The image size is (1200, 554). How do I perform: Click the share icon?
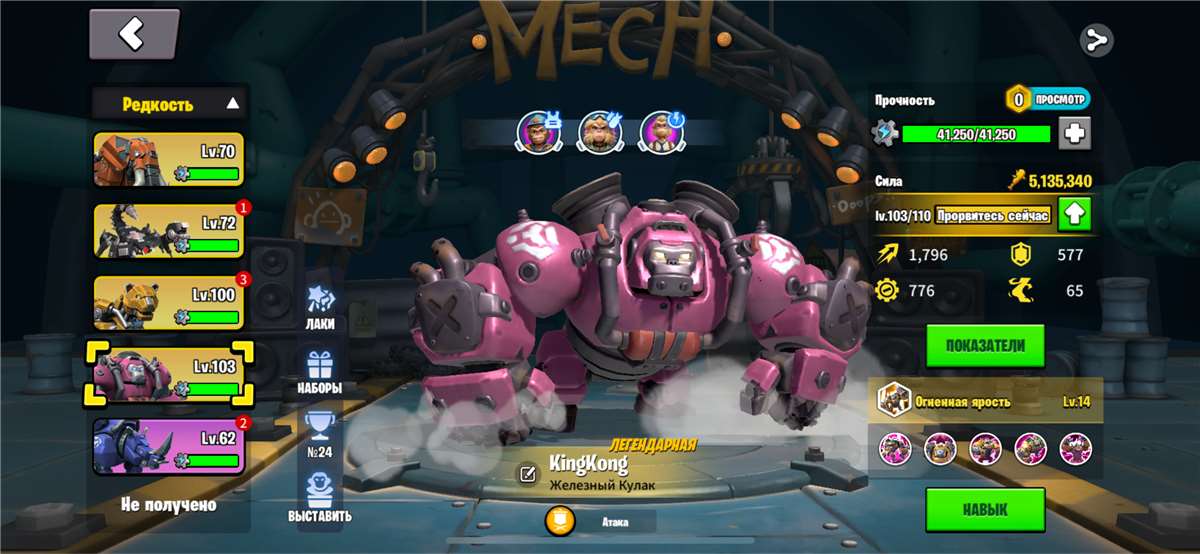point(1097,40)
